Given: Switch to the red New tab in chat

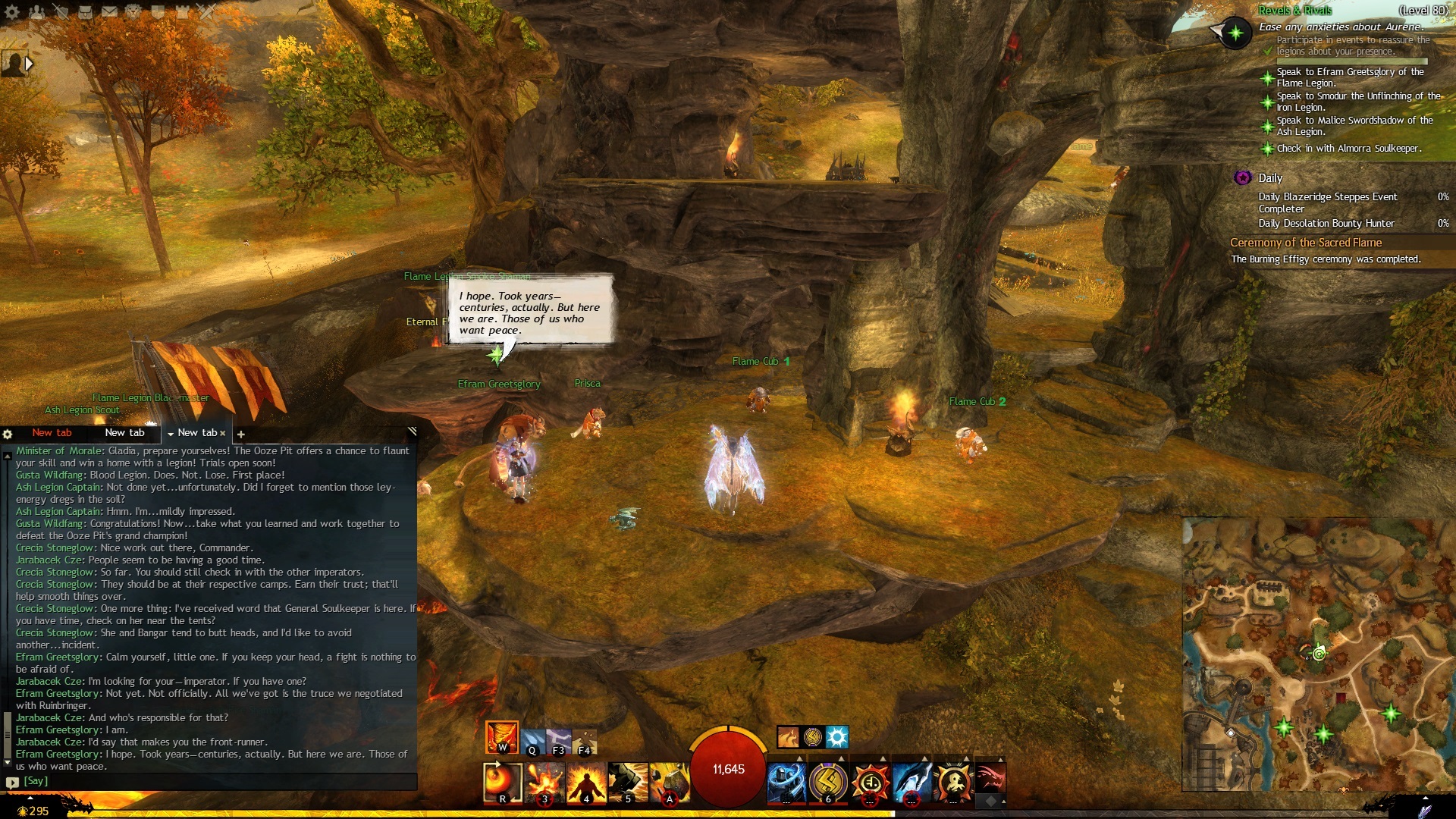Looking at the screenshot, I should tap(52, 433).
